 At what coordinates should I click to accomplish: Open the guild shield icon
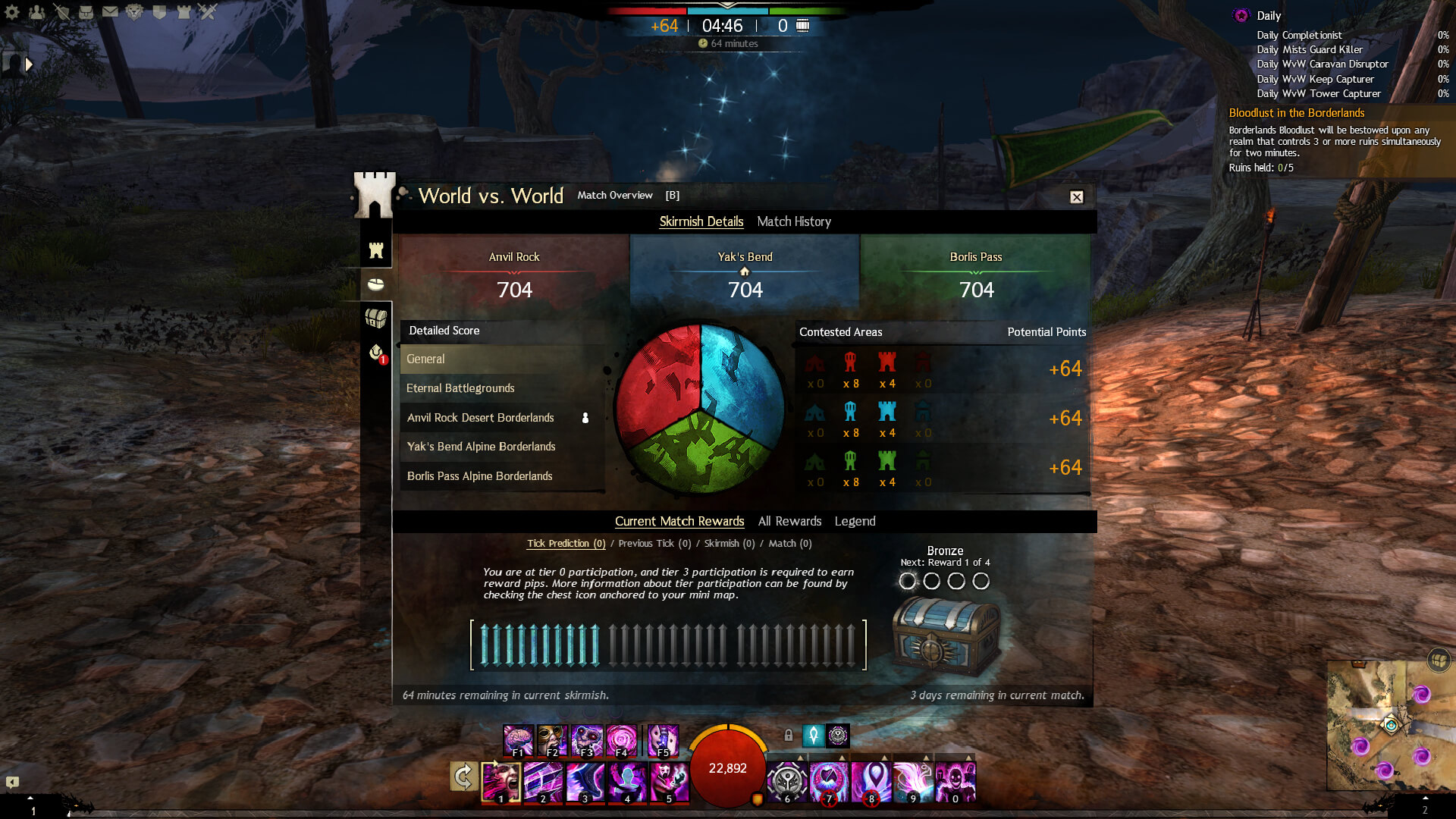tap(159, 12)
